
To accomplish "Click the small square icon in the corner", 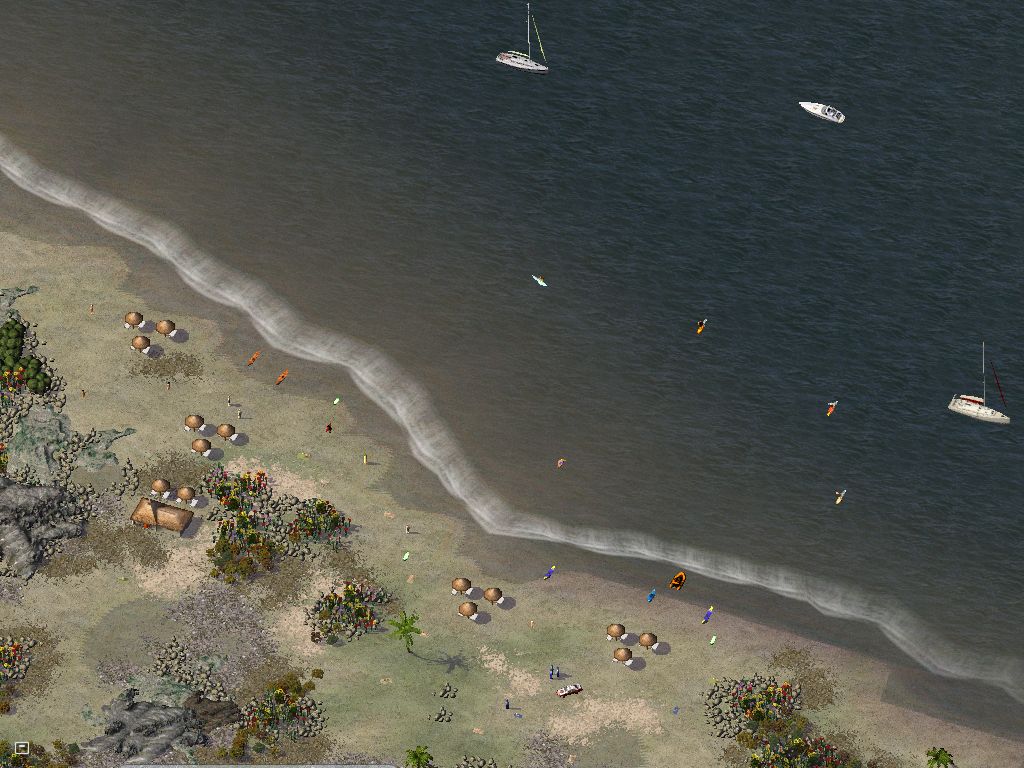I will (x=21, y=747).
